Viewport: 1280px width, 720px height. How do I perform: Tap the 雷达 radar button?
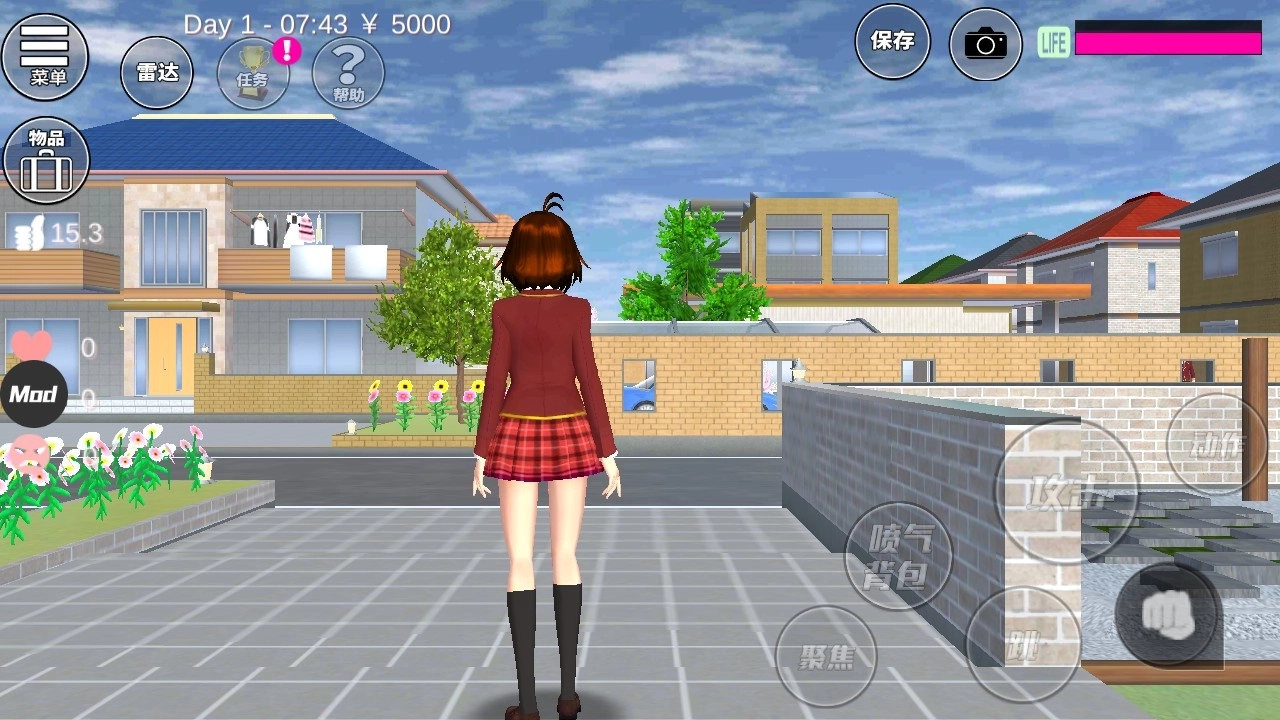(157, 72)
